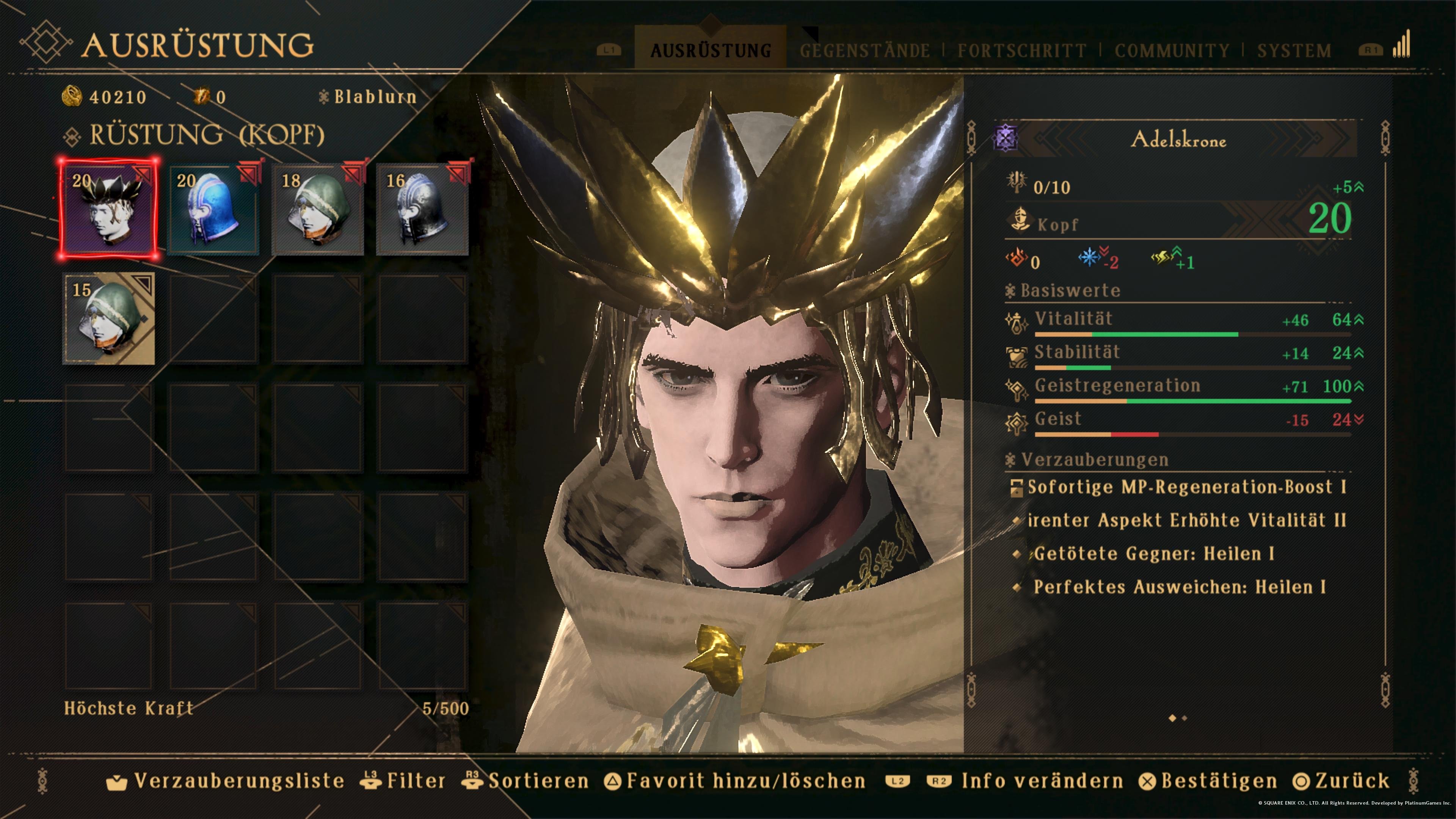The height and width of the screenshot is (819, 1456).
Task: Open the System tab
Action: point(1294,50)
